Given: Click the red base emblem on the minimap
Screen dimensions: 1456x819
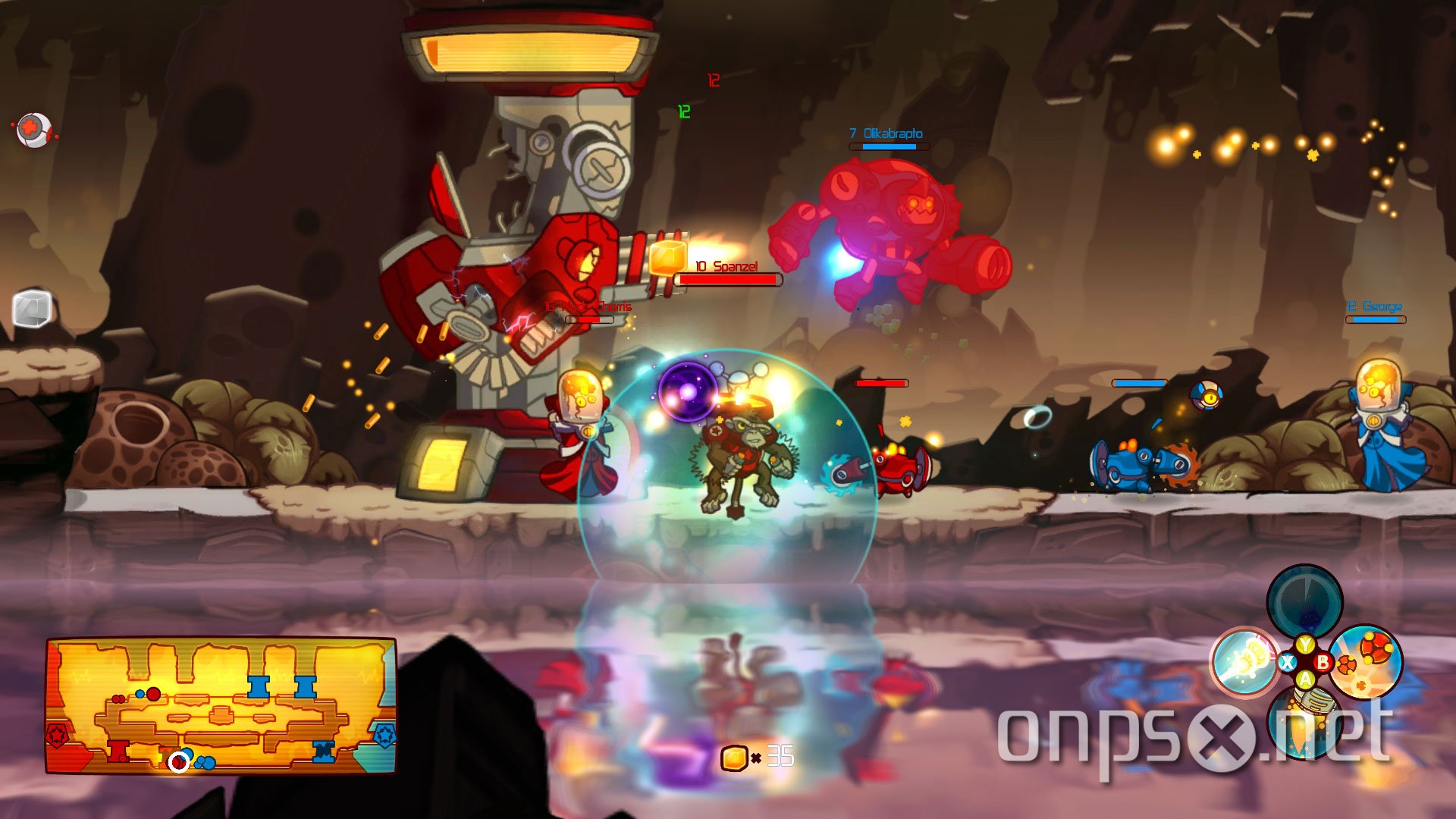Looking at the screenshot, I should pyautogui.click(x=57, y=733).
